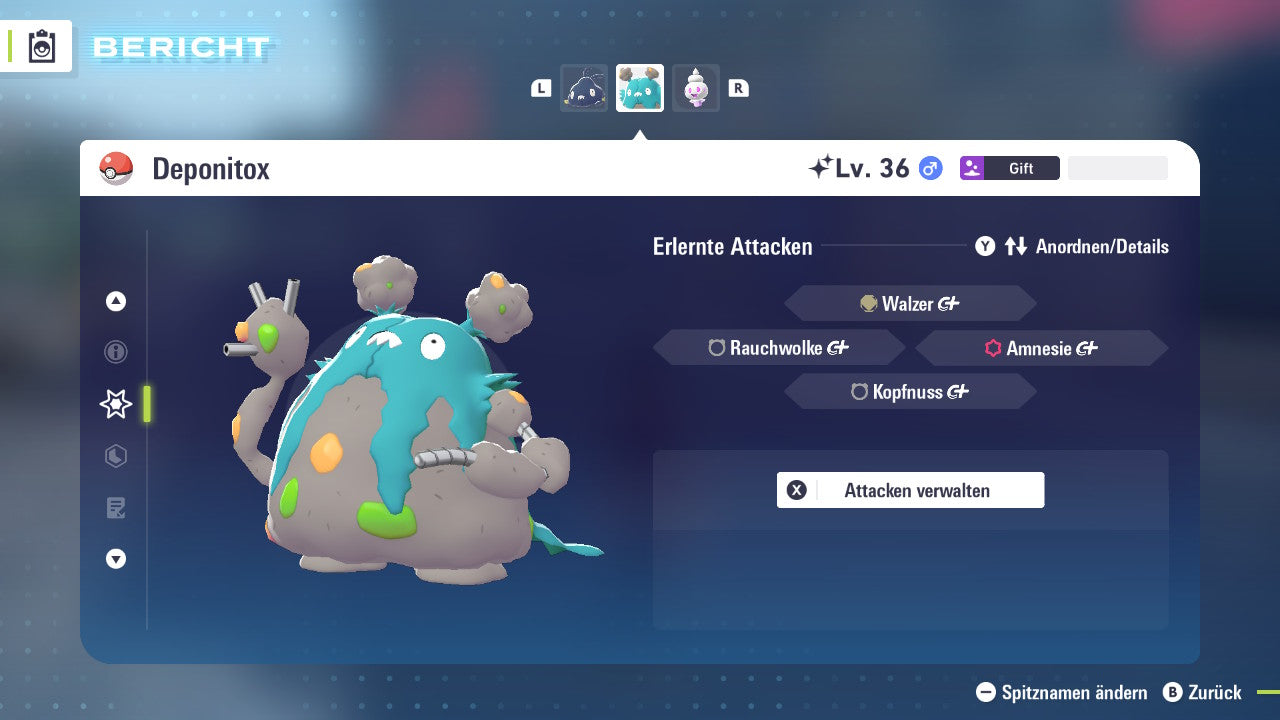
Task: Activate the B Zurück control
Action: click(1203, 692)
